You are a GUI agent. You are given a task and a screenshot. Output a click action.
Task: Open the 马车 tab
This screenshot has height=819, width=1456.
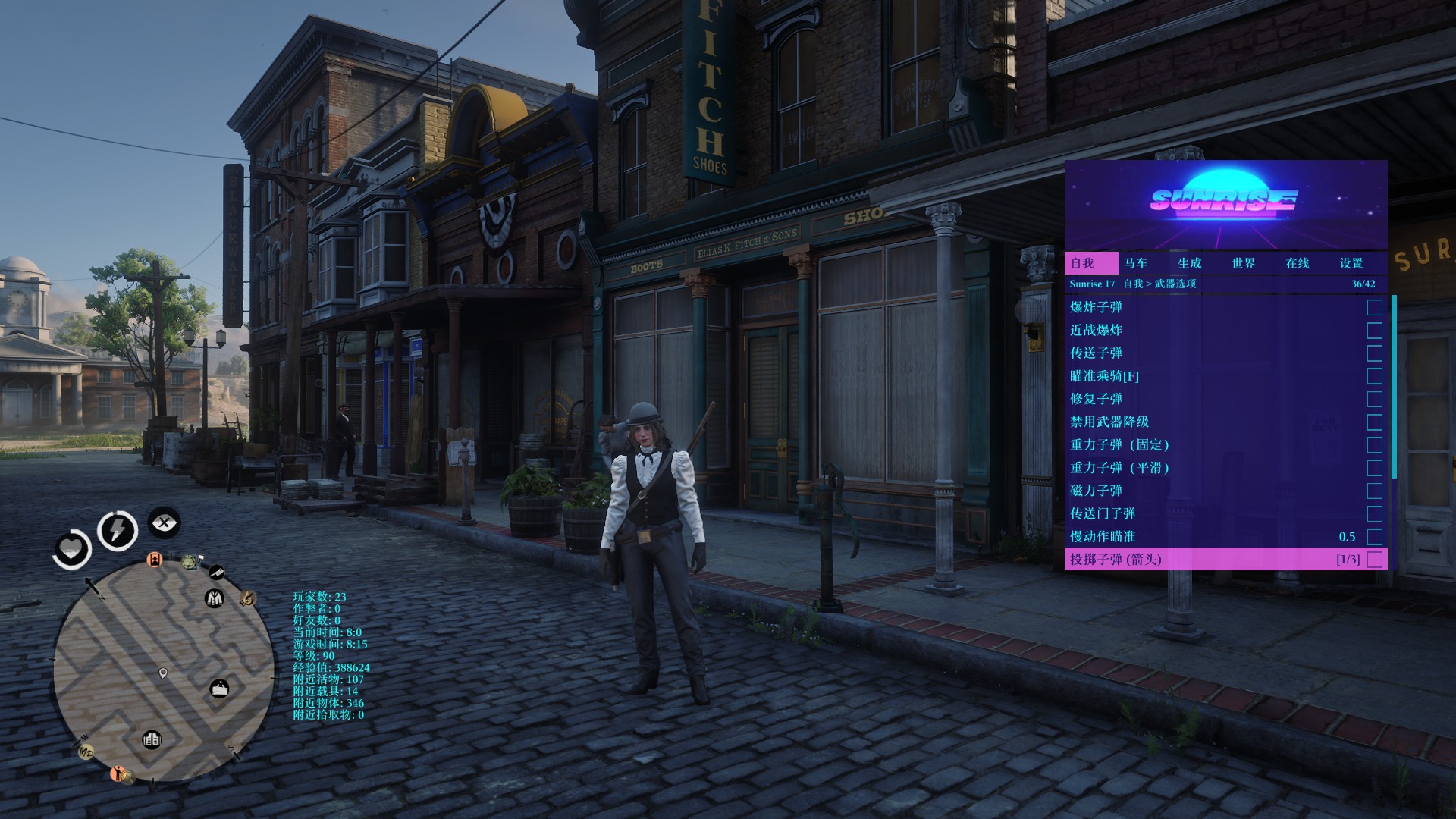pyautogui.click(x=1136, y=263)
